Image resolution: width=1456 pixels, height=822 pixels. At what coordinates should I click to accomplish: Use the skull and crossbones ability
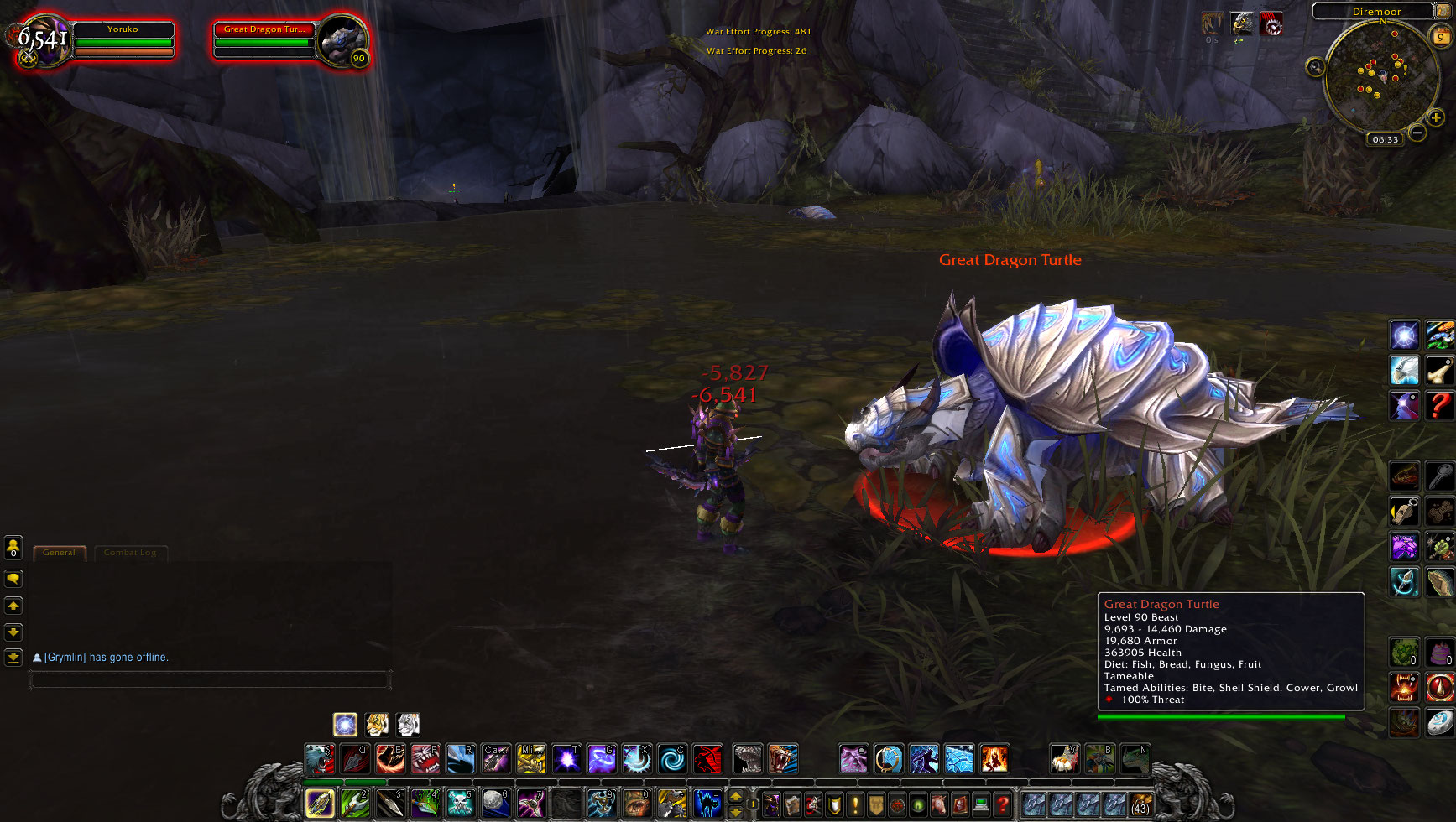pyautogui.click(x=460, y=803)
